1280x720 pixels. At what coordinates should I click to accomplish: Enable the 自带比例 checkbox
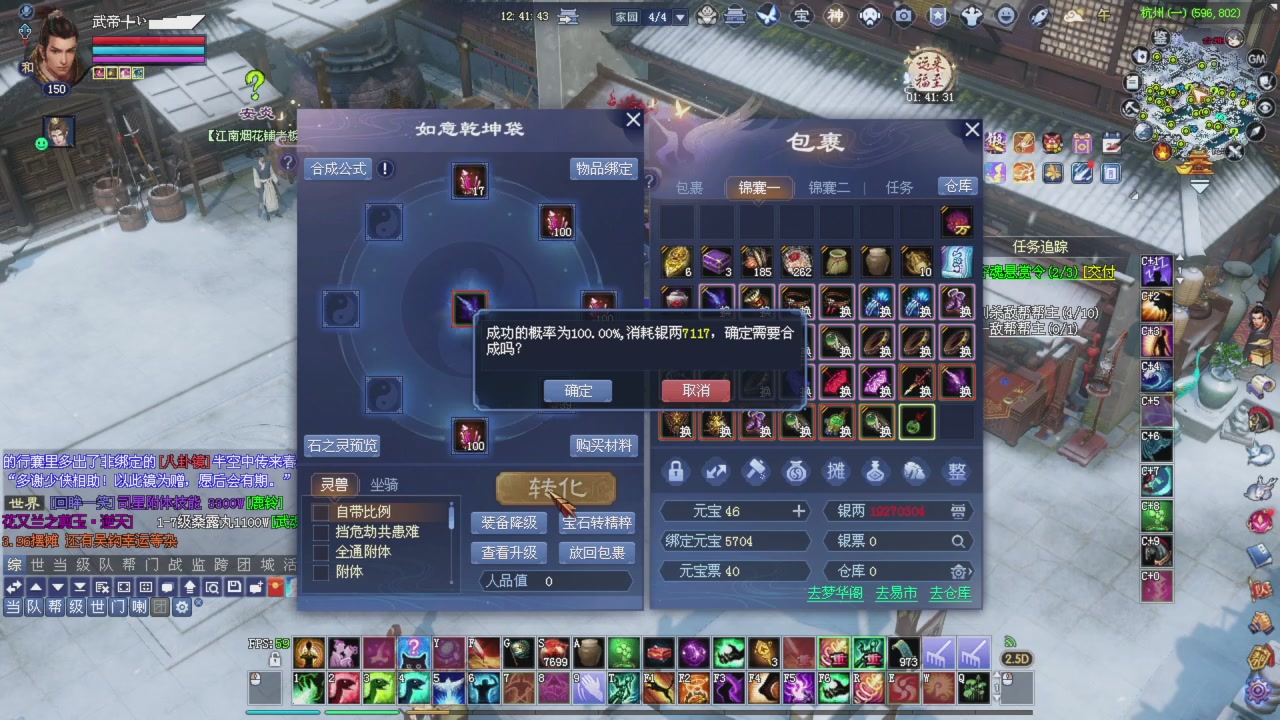point(320,510)
